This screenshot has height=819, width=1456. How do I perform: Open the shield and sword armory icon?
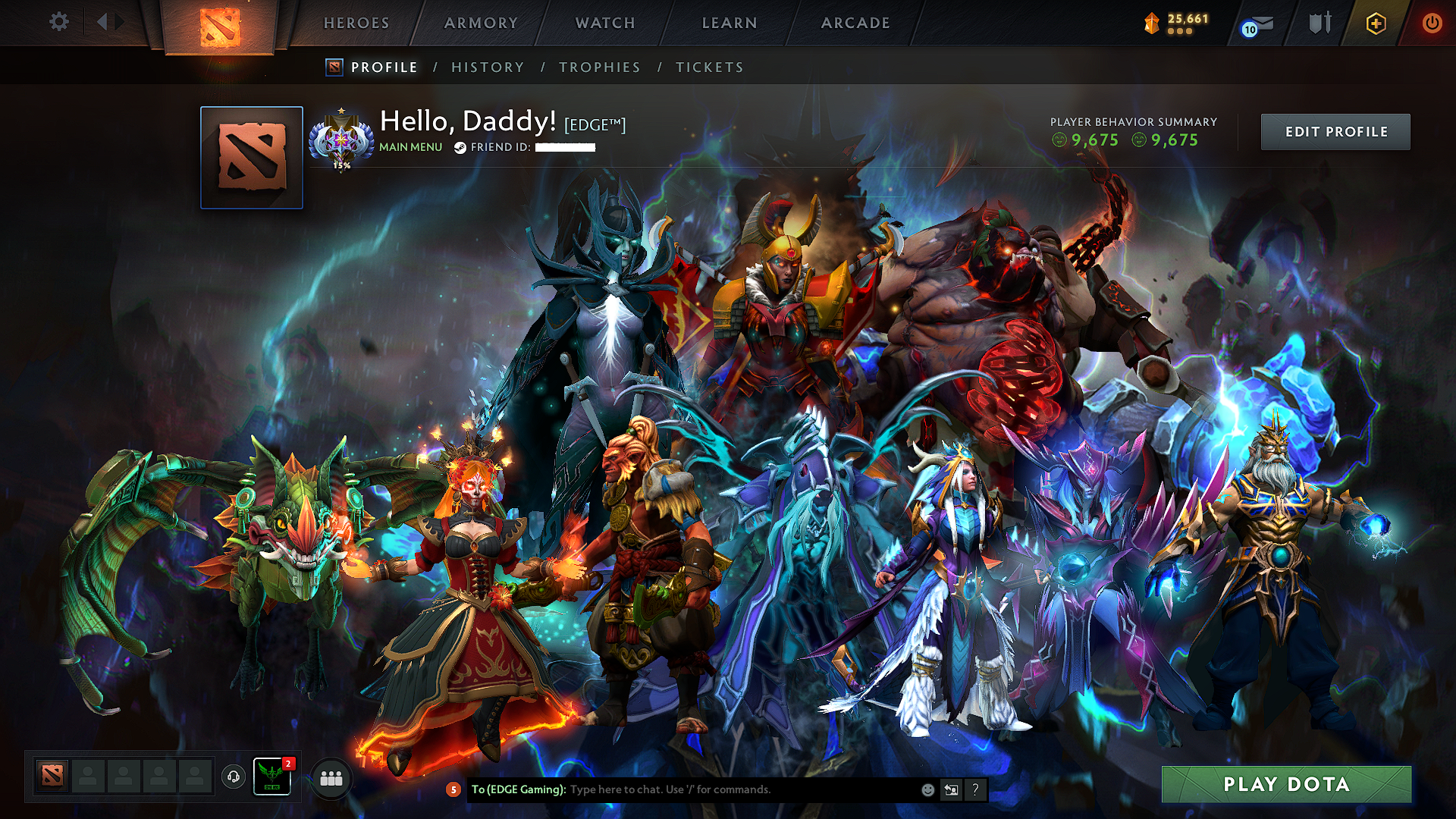(1319, 24)
